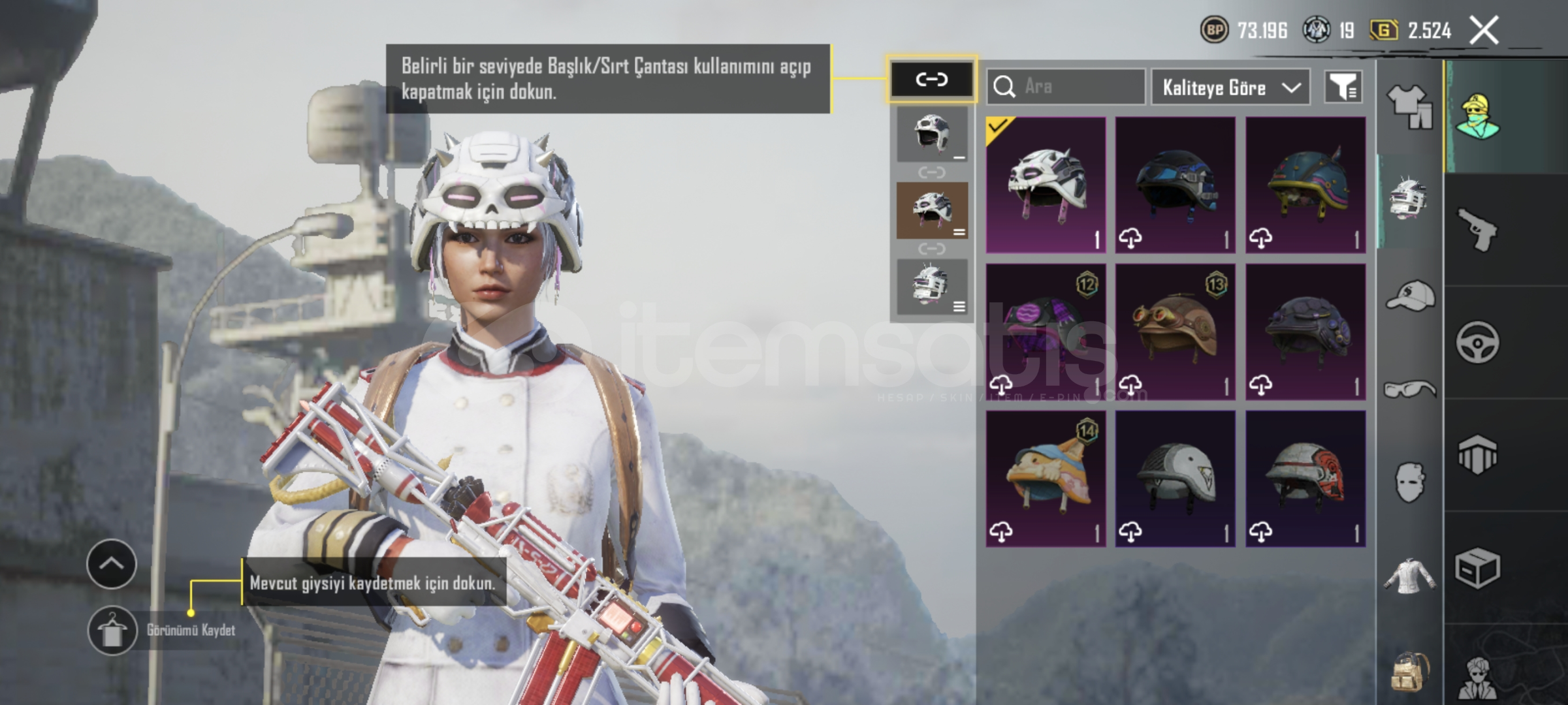This screenshot has height=705, width=1568.
Task: Switch to the outfit sets category
Action: pos(1409,106)
